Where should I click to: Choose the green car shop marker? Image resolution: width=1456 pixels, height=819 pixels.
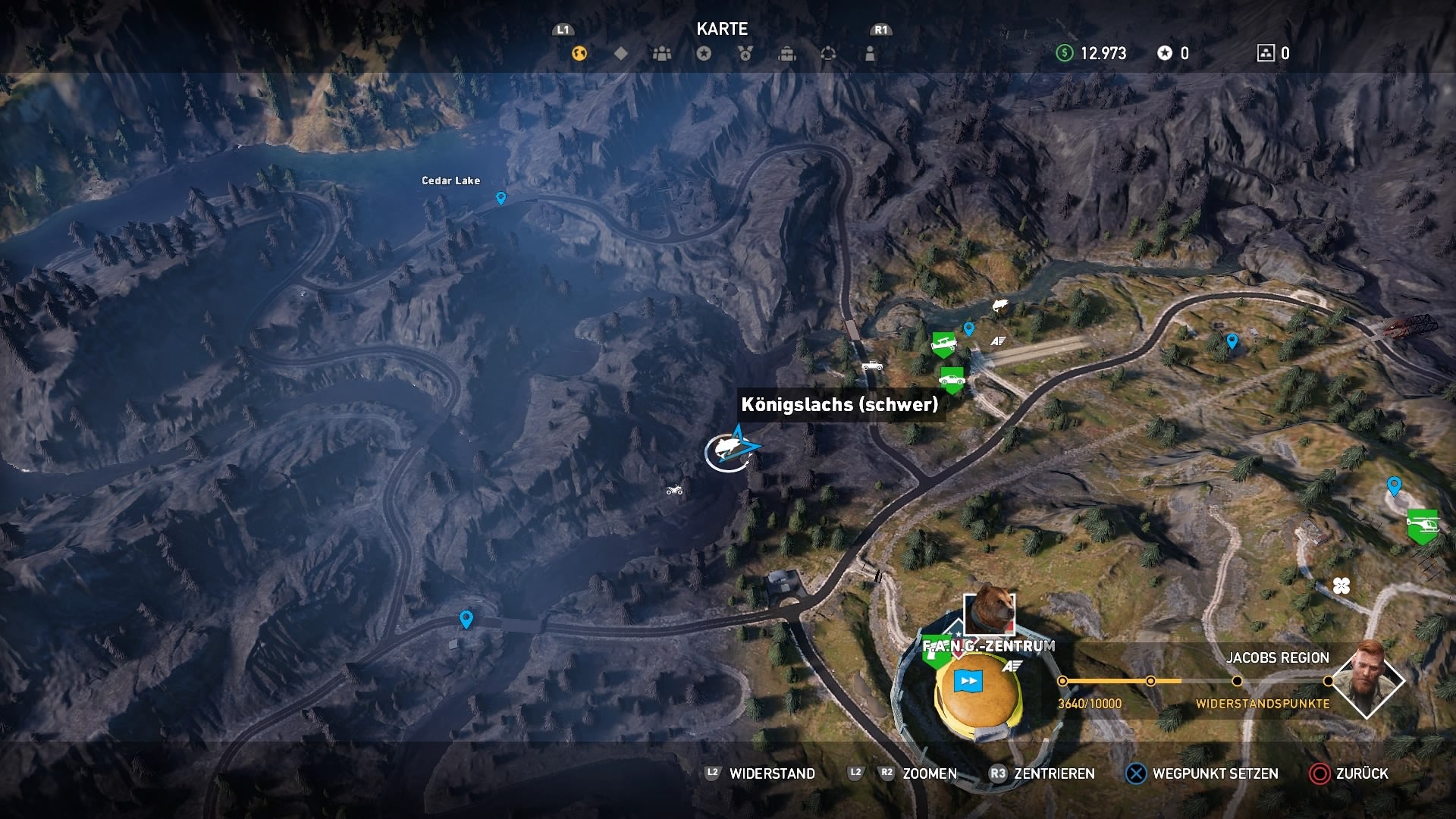pos(951,378)
